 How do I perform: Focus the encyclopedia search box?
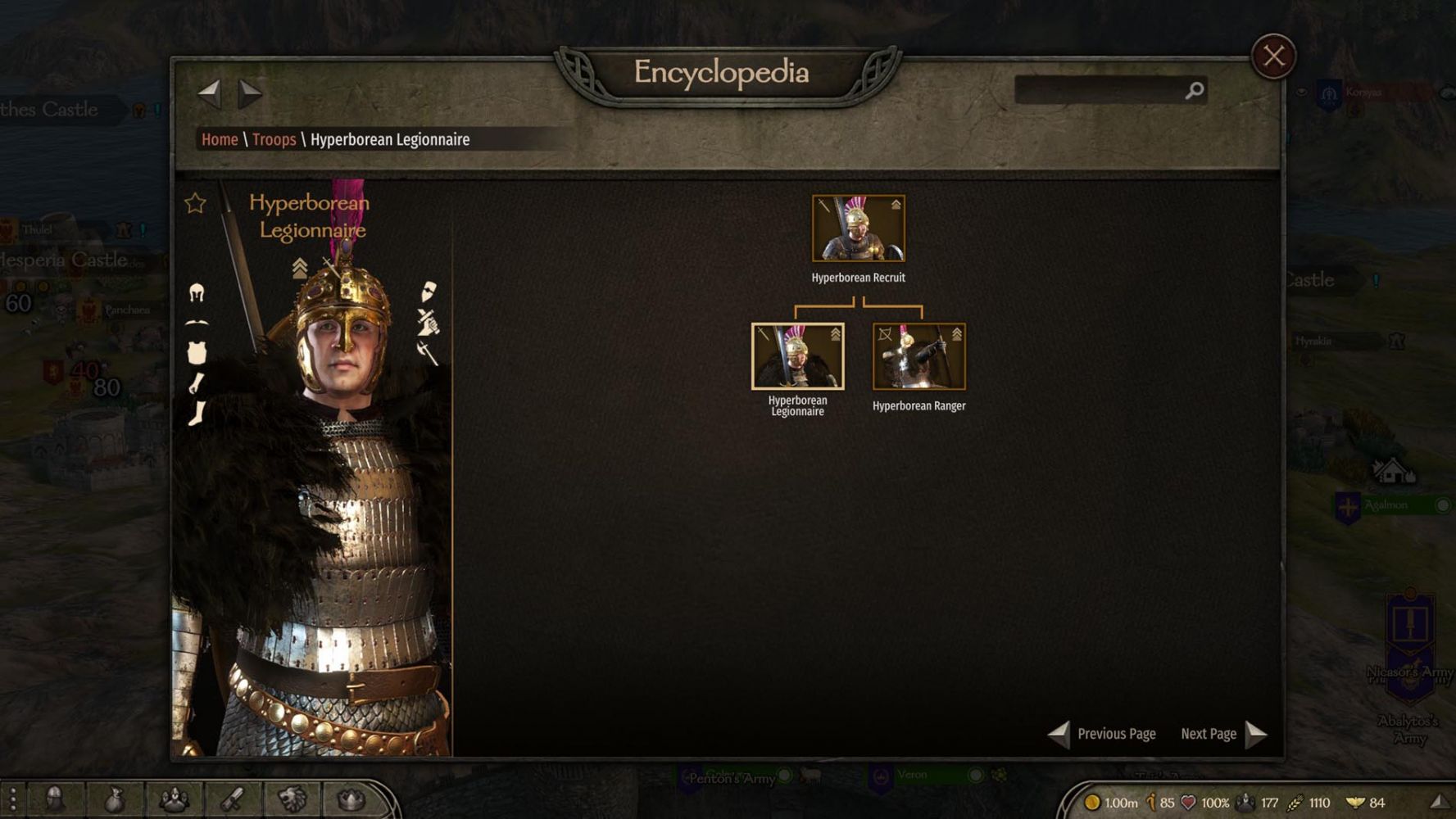pos(1100,90)
